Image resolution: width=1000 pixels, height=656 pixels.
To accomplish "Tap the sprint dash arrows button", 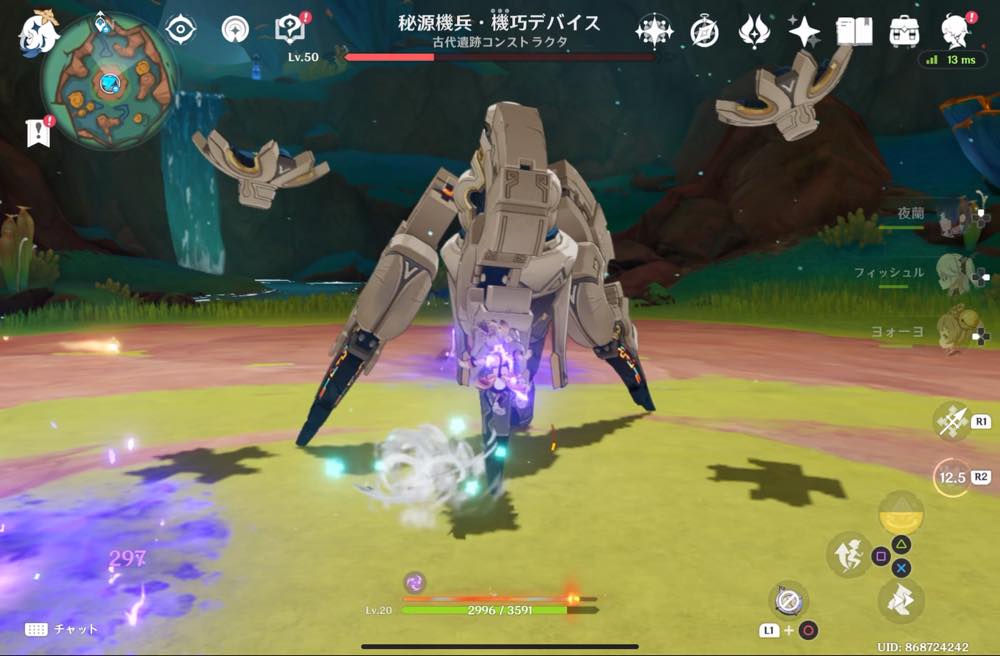I will (x=900, y=600).
